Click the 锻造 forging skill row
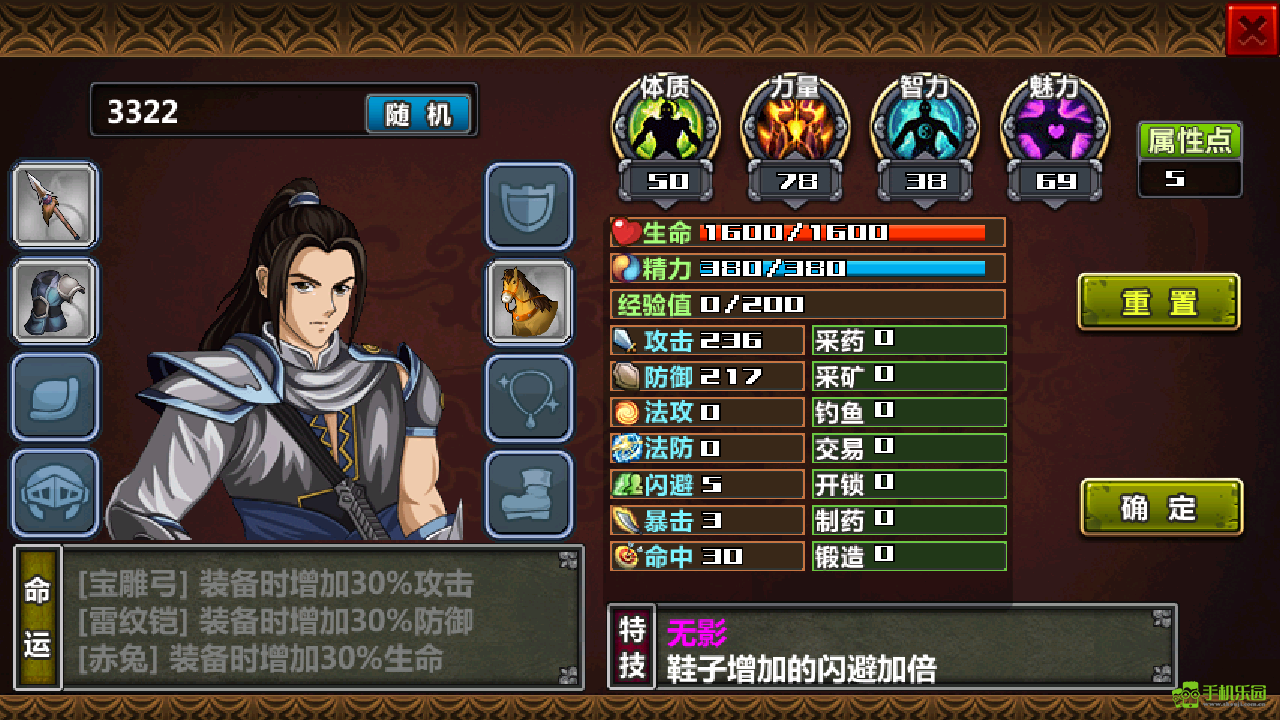The width and height of the screenshot is (1280, 720). pos(908,556)
